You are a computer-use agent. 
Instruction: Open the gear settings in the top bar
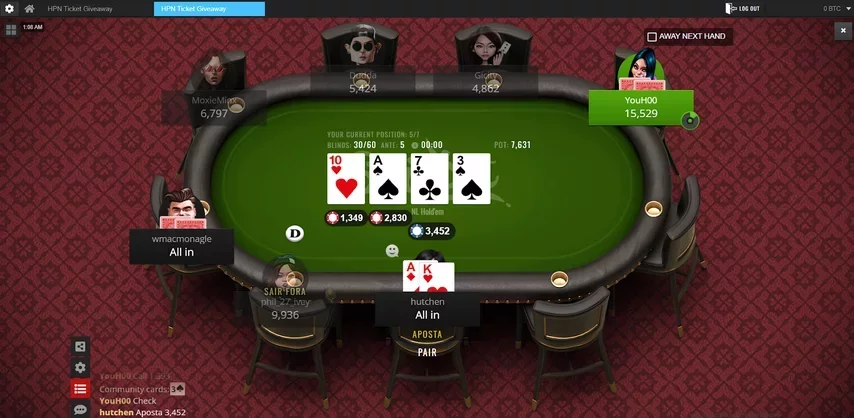point(10,9)
